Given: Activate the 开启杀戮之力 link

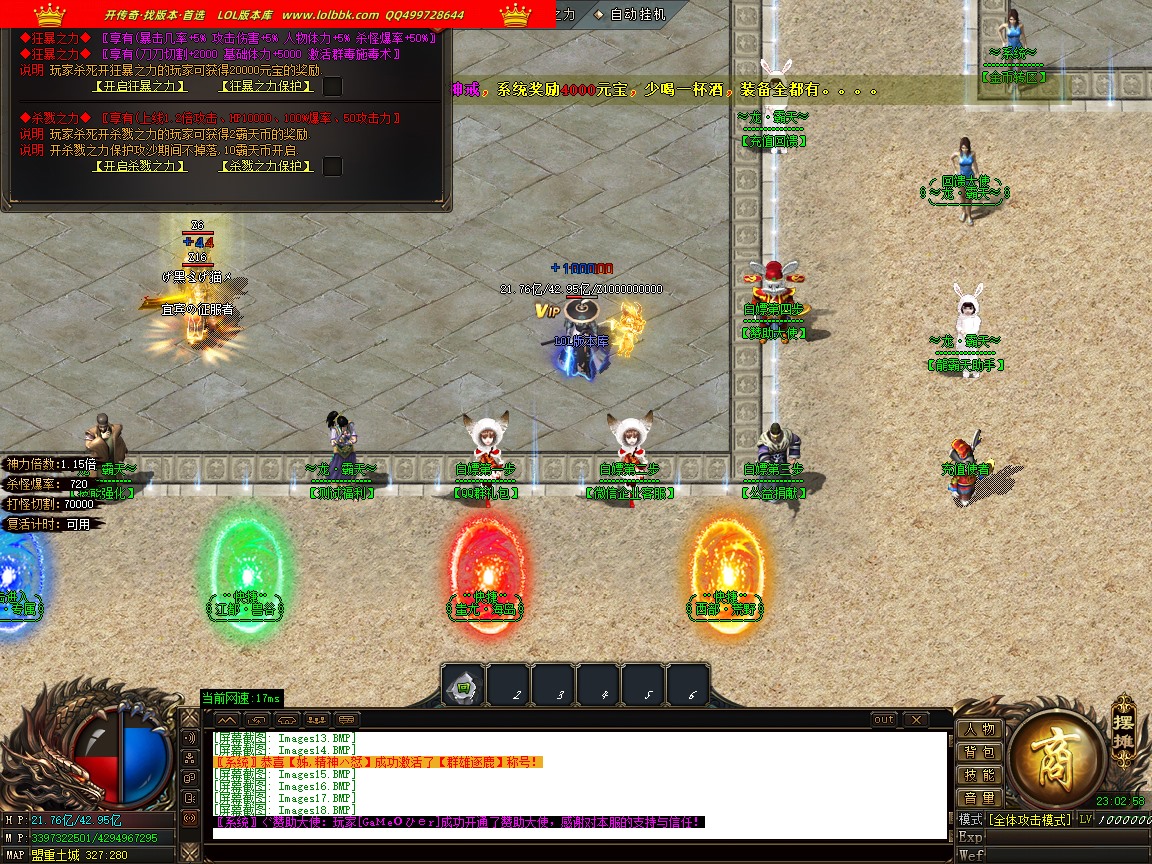Looking at the screenshot, I should point(139,166).
